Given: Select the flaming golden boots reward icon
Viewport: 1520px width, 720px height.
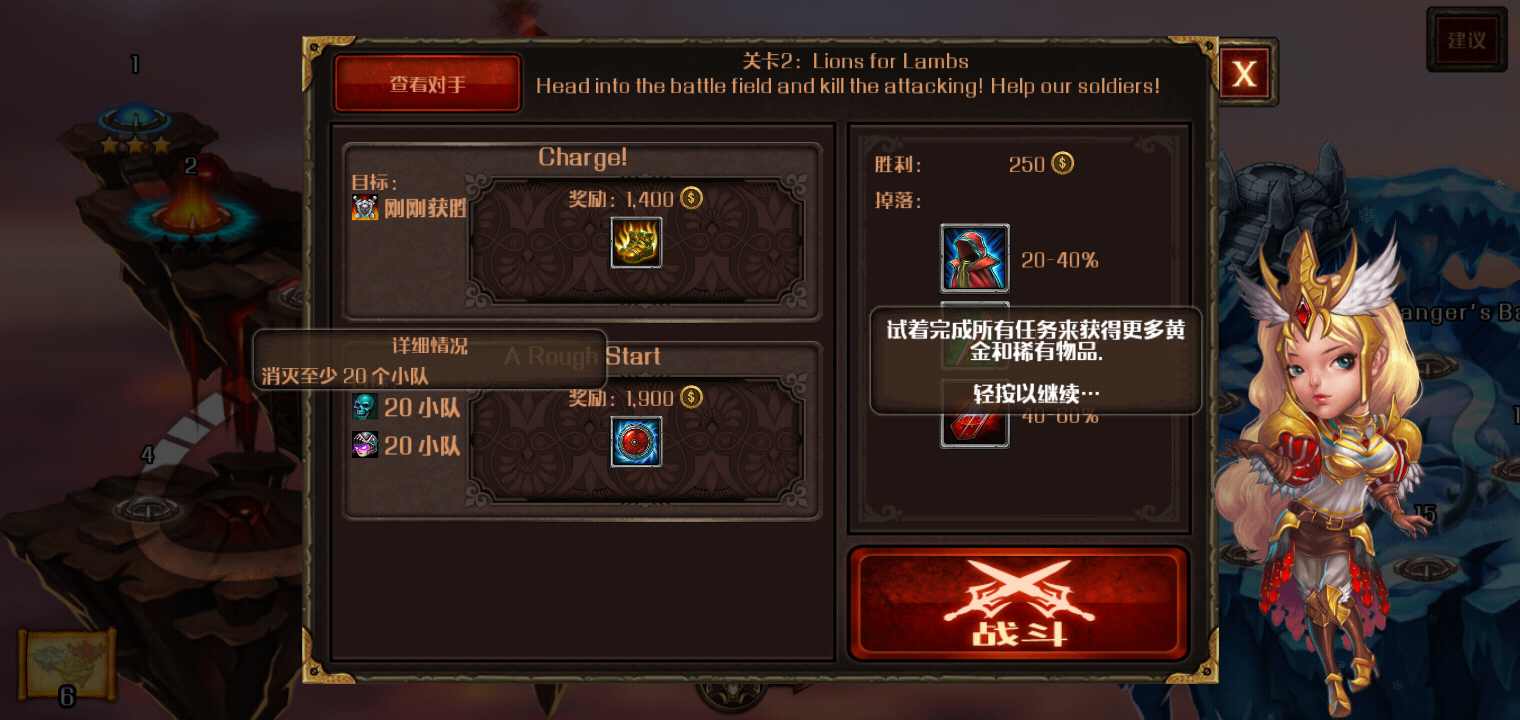Looking at the screenshot, I should [637, 242].
